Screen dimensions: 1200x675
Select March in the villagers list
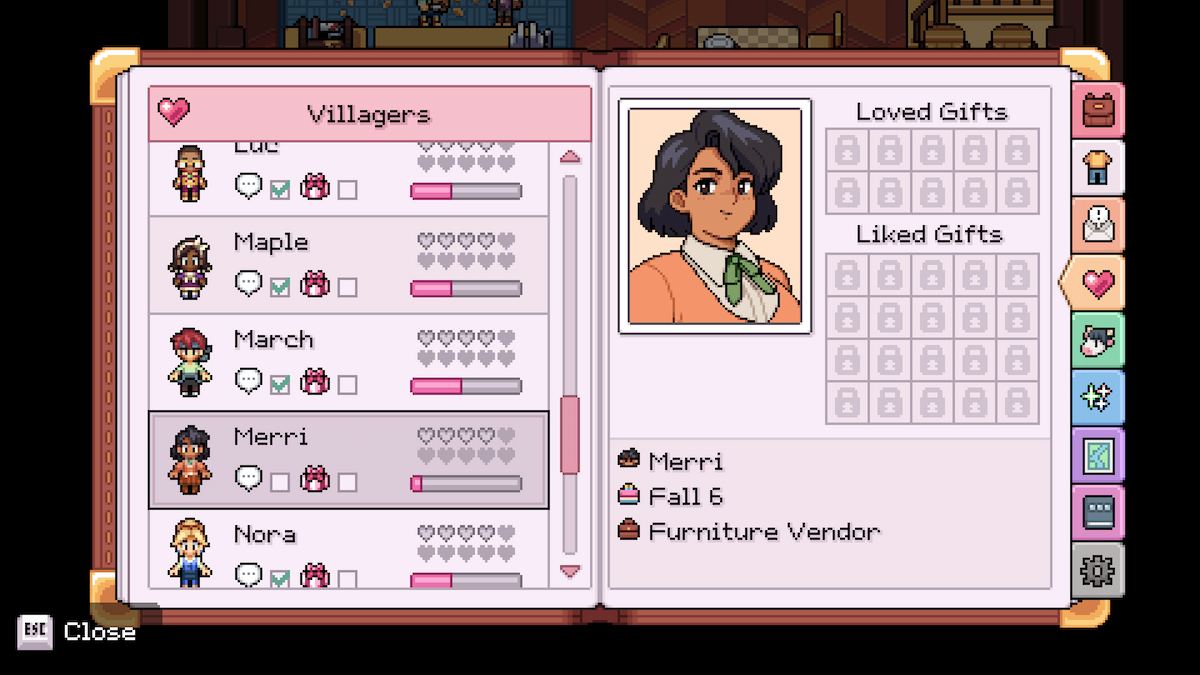[x=348, y=362]
